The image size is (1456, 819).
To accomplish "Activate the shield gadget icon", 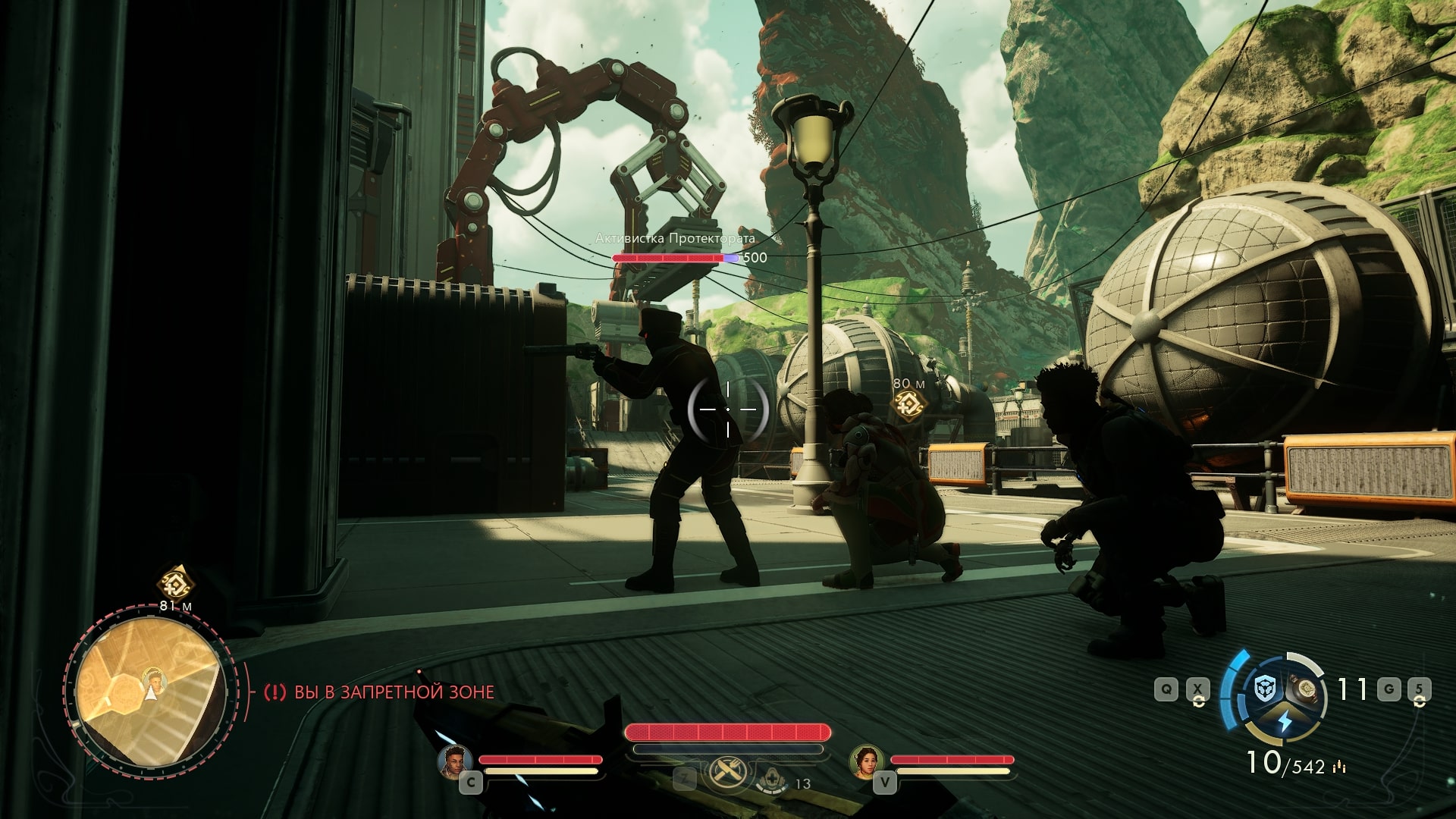I will [1264, 689].
